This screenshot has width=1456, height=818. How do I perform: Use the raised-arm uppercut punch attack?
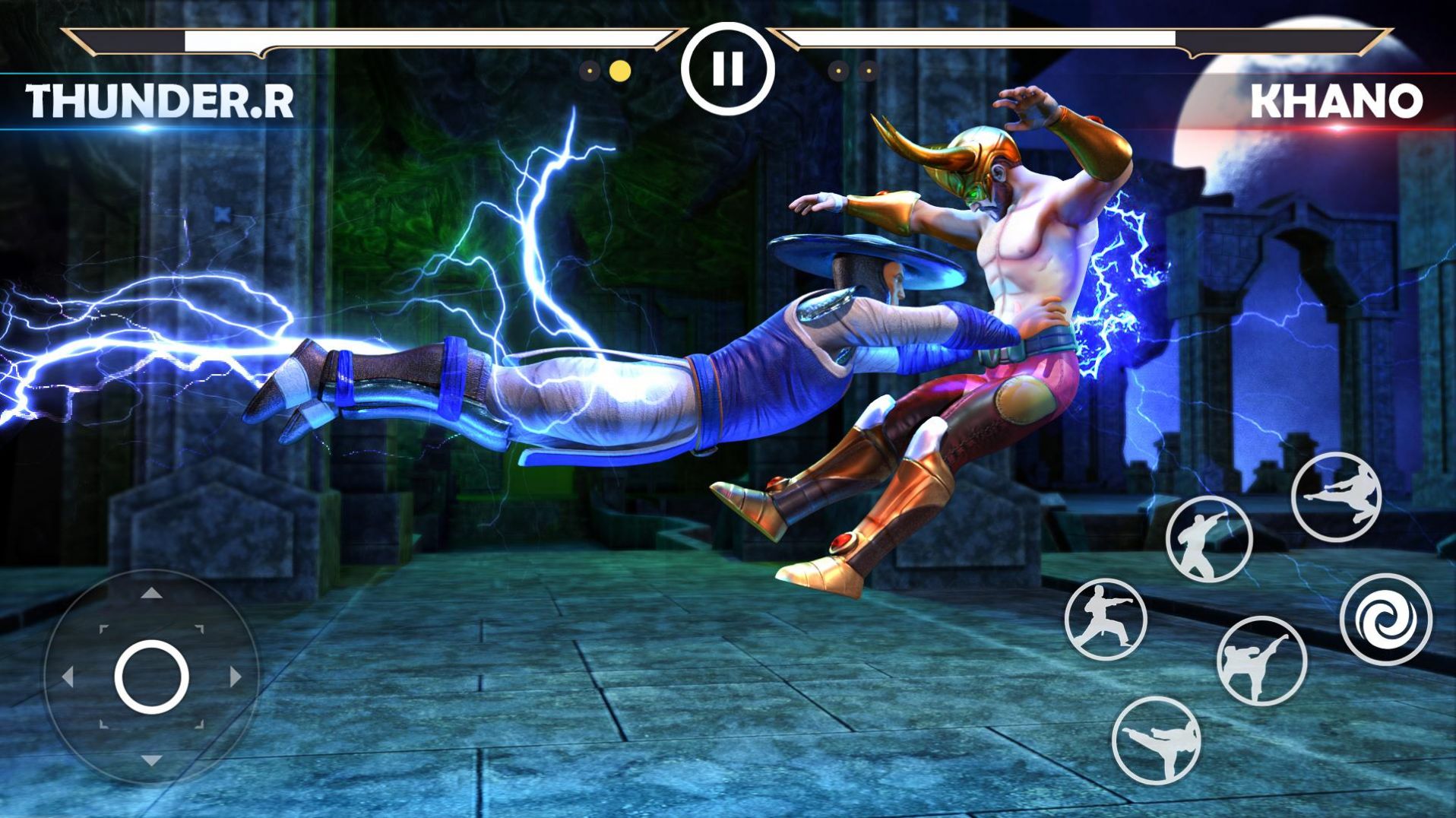click(1208, 539)
